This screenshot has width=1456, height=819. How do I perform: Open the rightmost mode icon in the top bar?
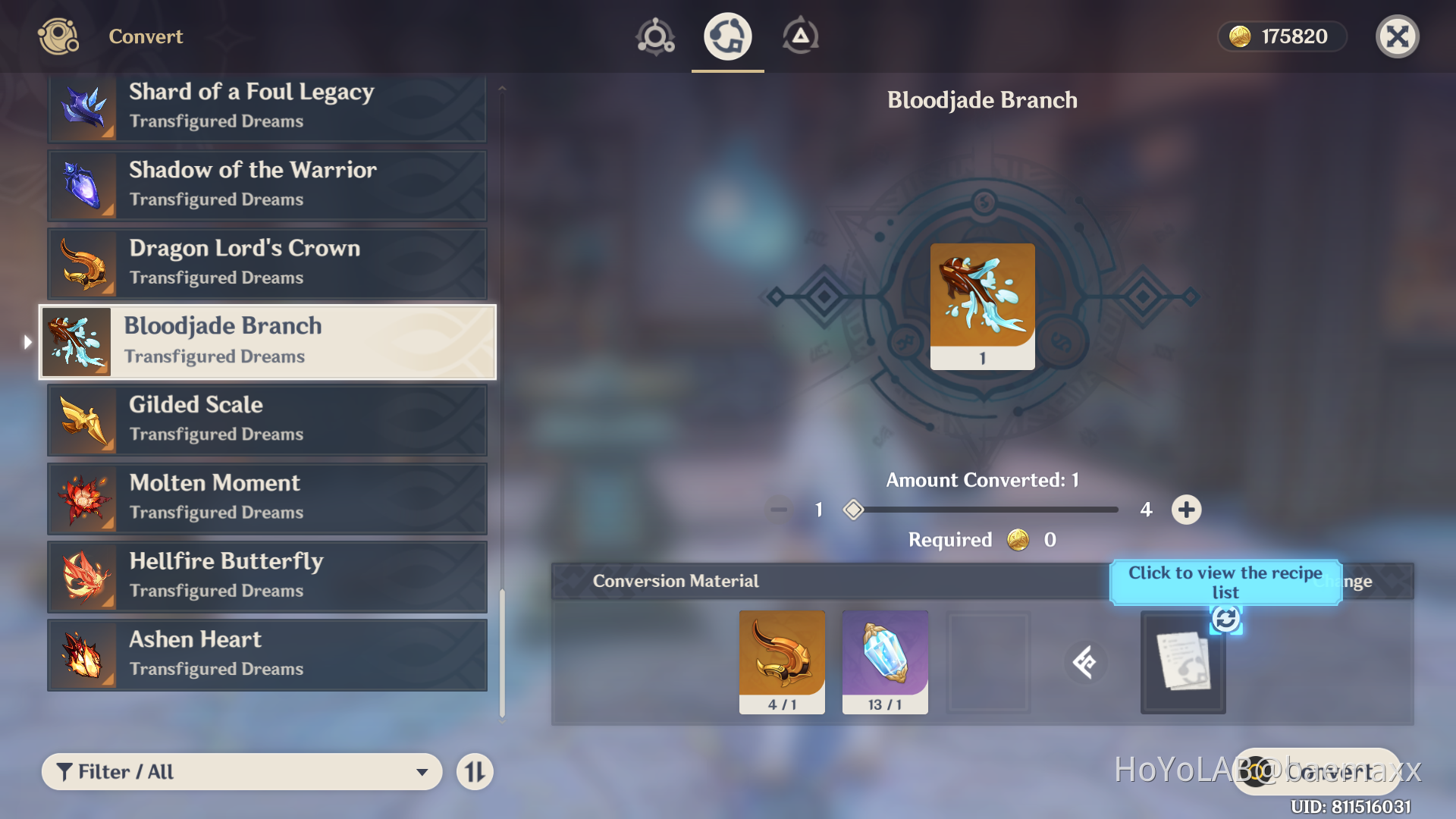click(x=801, y=36)
